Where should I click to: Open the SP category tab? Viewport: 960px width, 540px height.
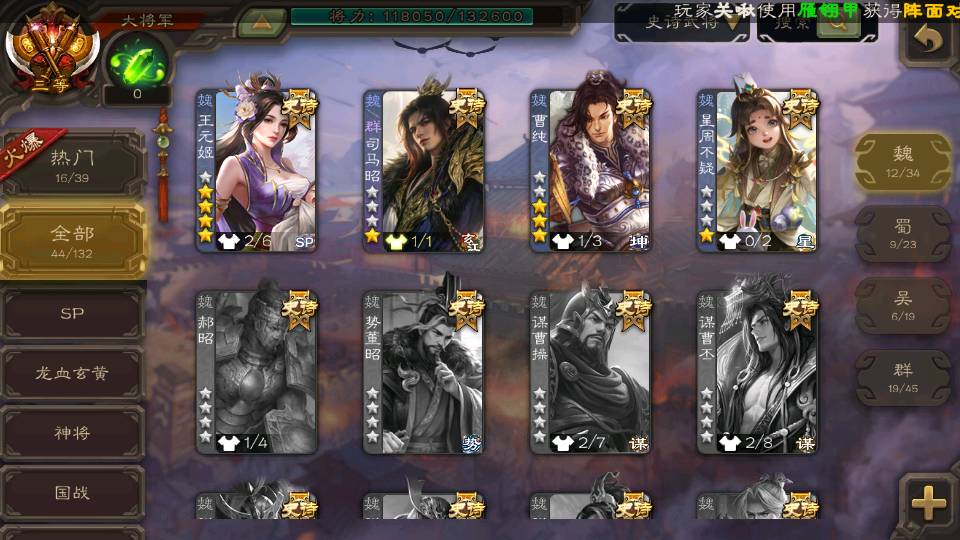click(x=72, y=314)
